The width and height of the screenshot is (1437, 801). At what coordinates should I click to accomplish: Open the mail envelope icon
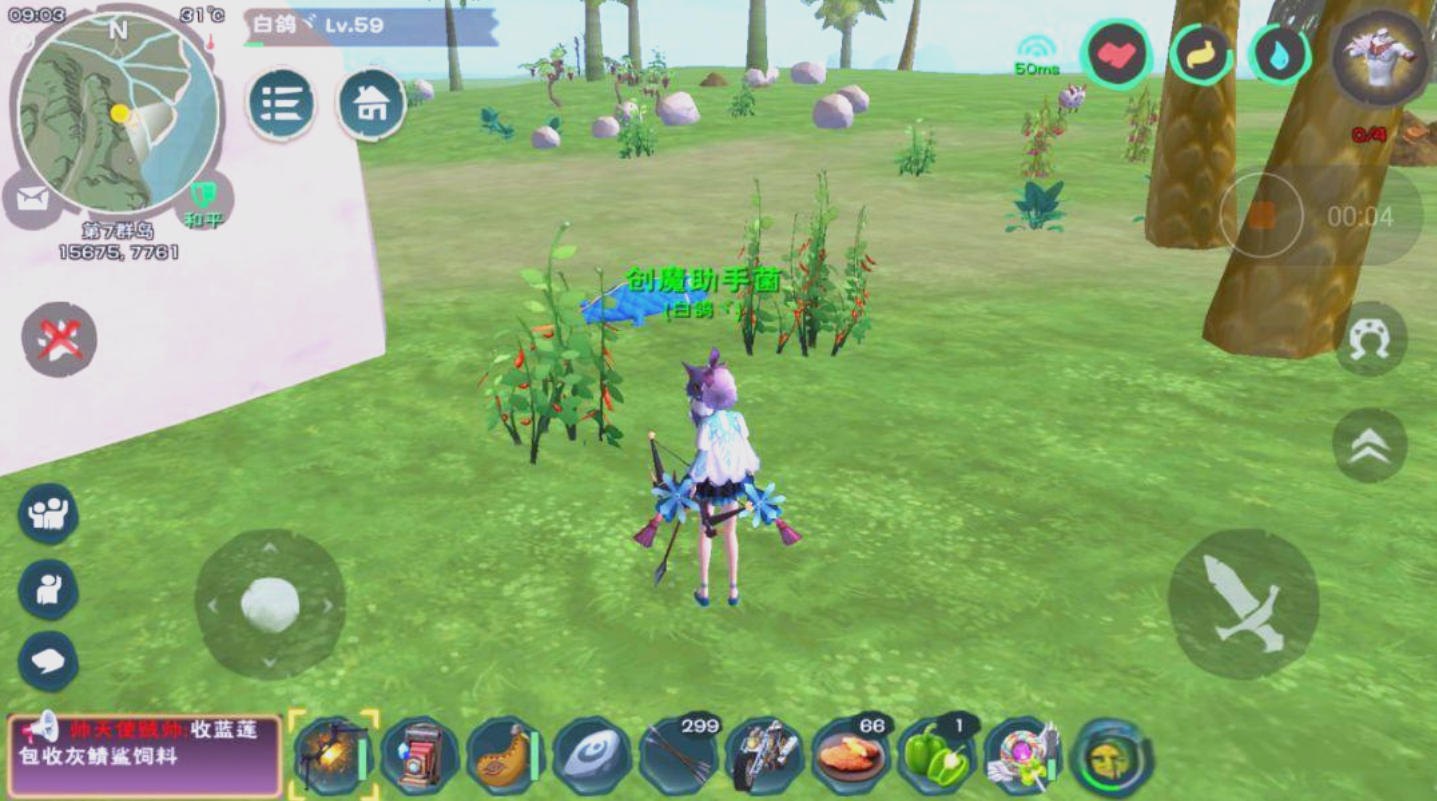point(32,198)
